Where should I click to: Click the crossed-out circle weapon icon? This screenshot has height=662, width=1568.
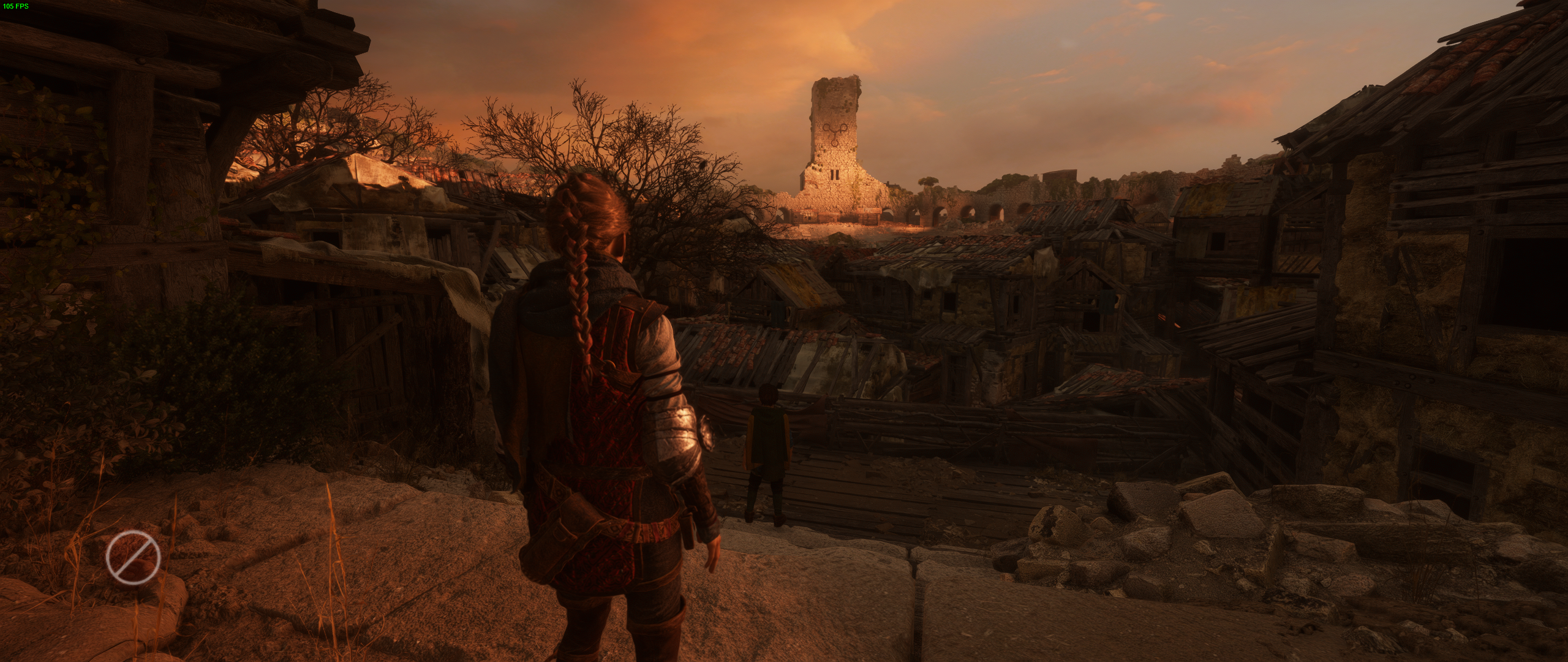pos(133,558)
